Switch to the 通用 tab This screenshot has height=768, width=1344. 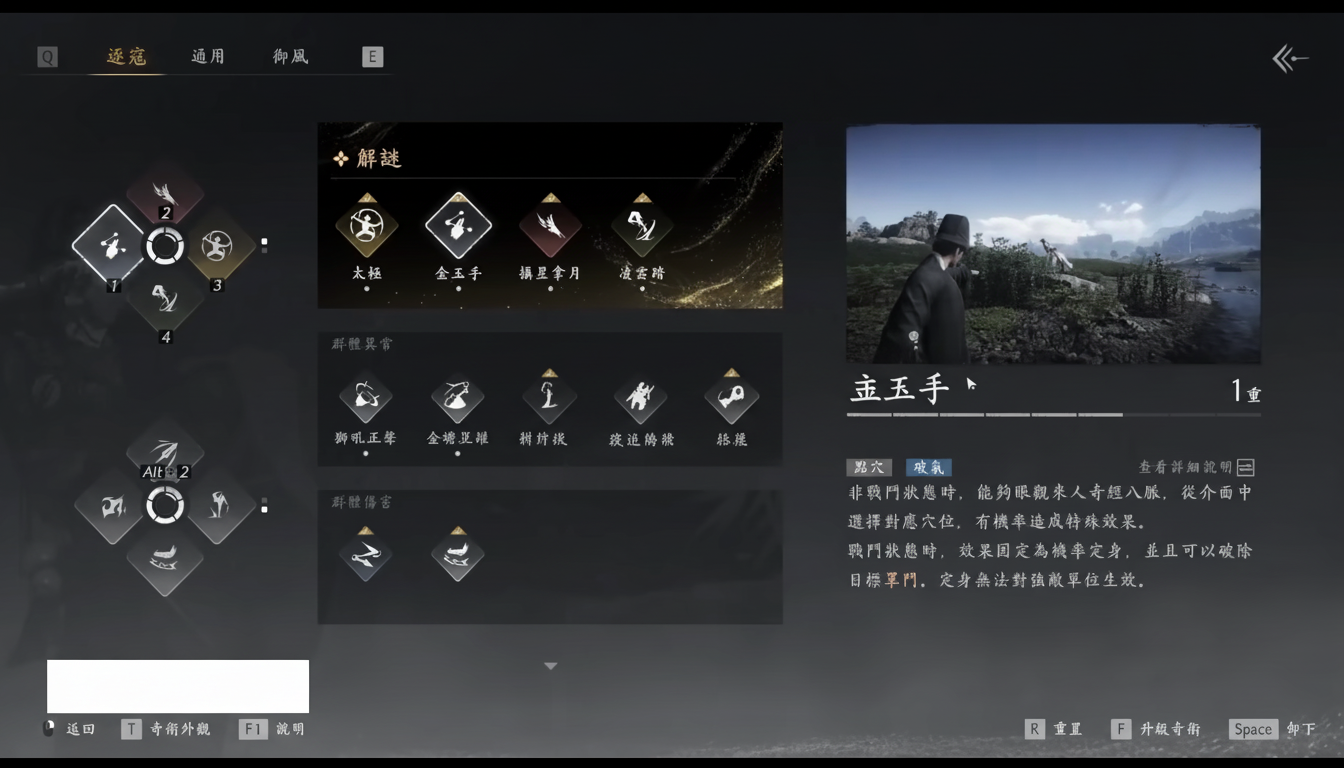point(207,56)
